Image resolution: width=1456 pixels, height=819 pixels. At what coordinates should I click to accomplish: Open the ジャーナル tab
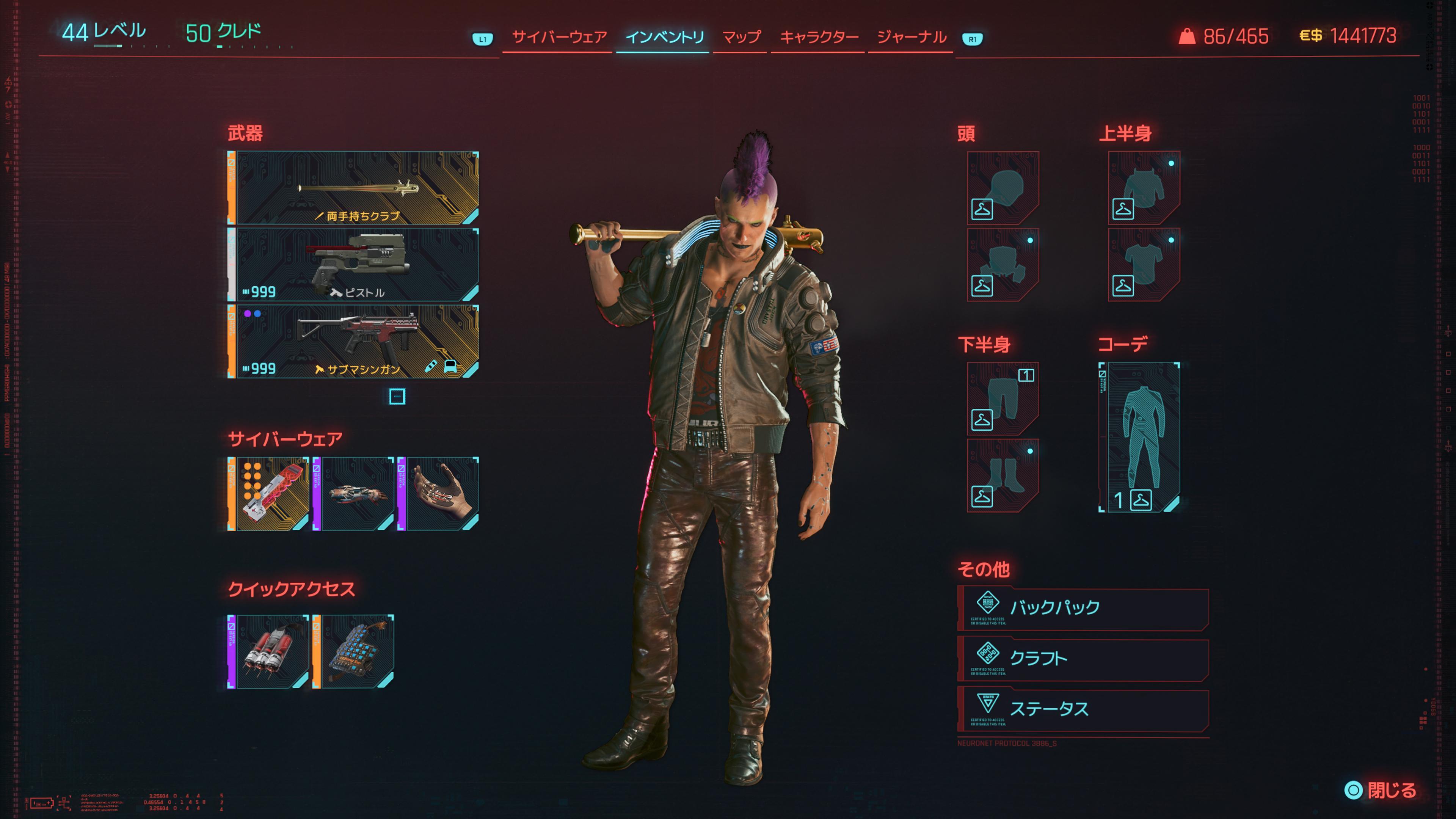(911, 37)
